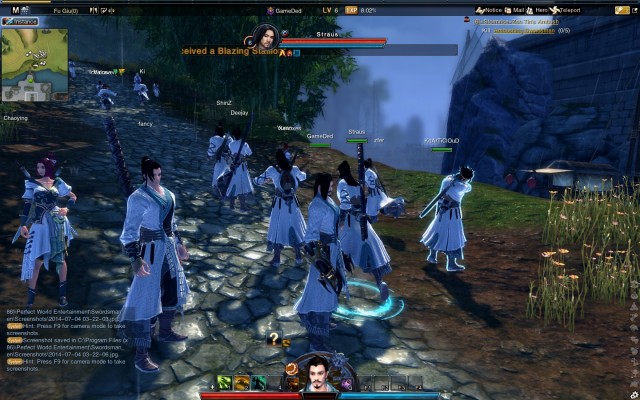Image resolution: width=640 pixels, height=400 pixels.
Task: Activate the green slash skill
Action: pyautogui.click(x=225, y=382)
